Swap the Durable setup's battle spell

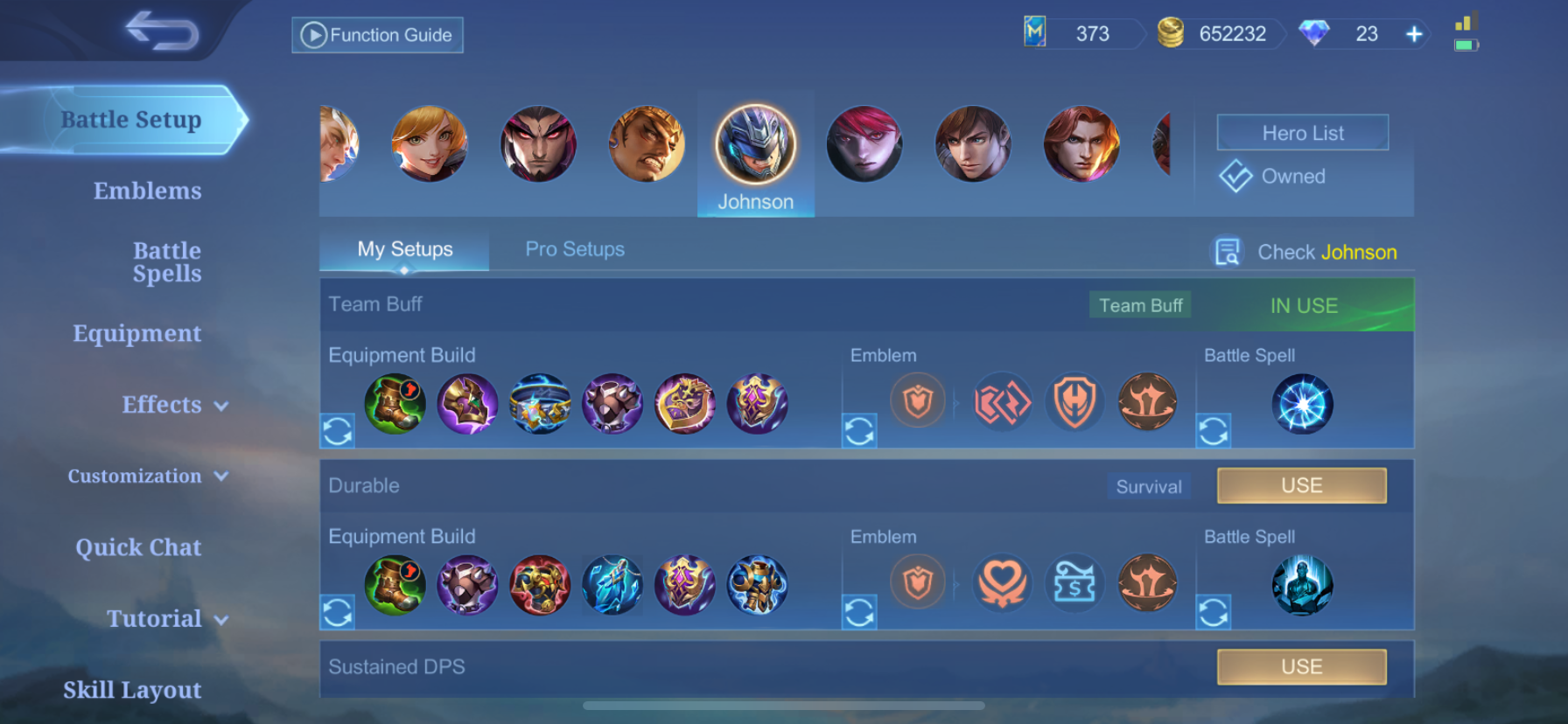(1214, 612)
